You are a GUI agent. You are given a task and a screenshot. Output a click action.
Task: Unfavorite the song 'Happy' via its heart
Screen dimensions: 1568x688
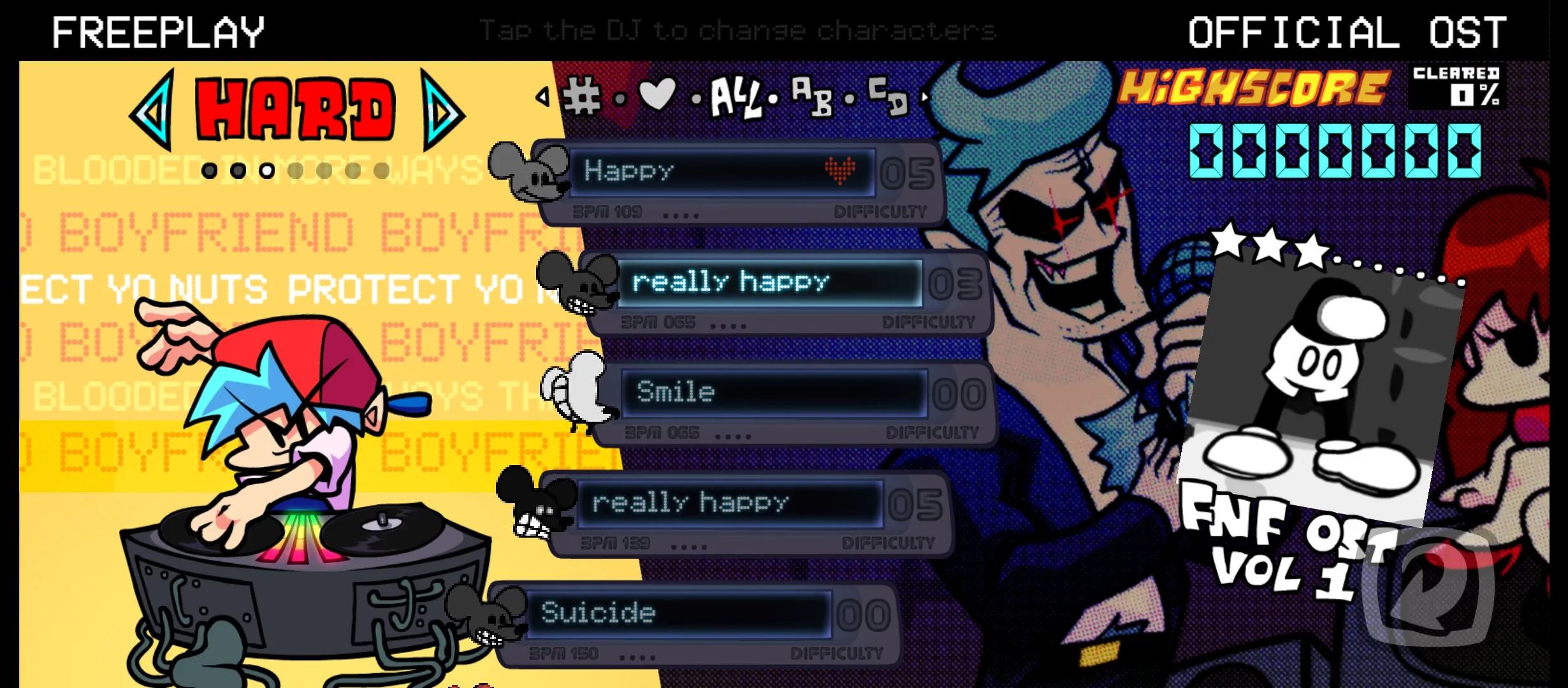841,169
